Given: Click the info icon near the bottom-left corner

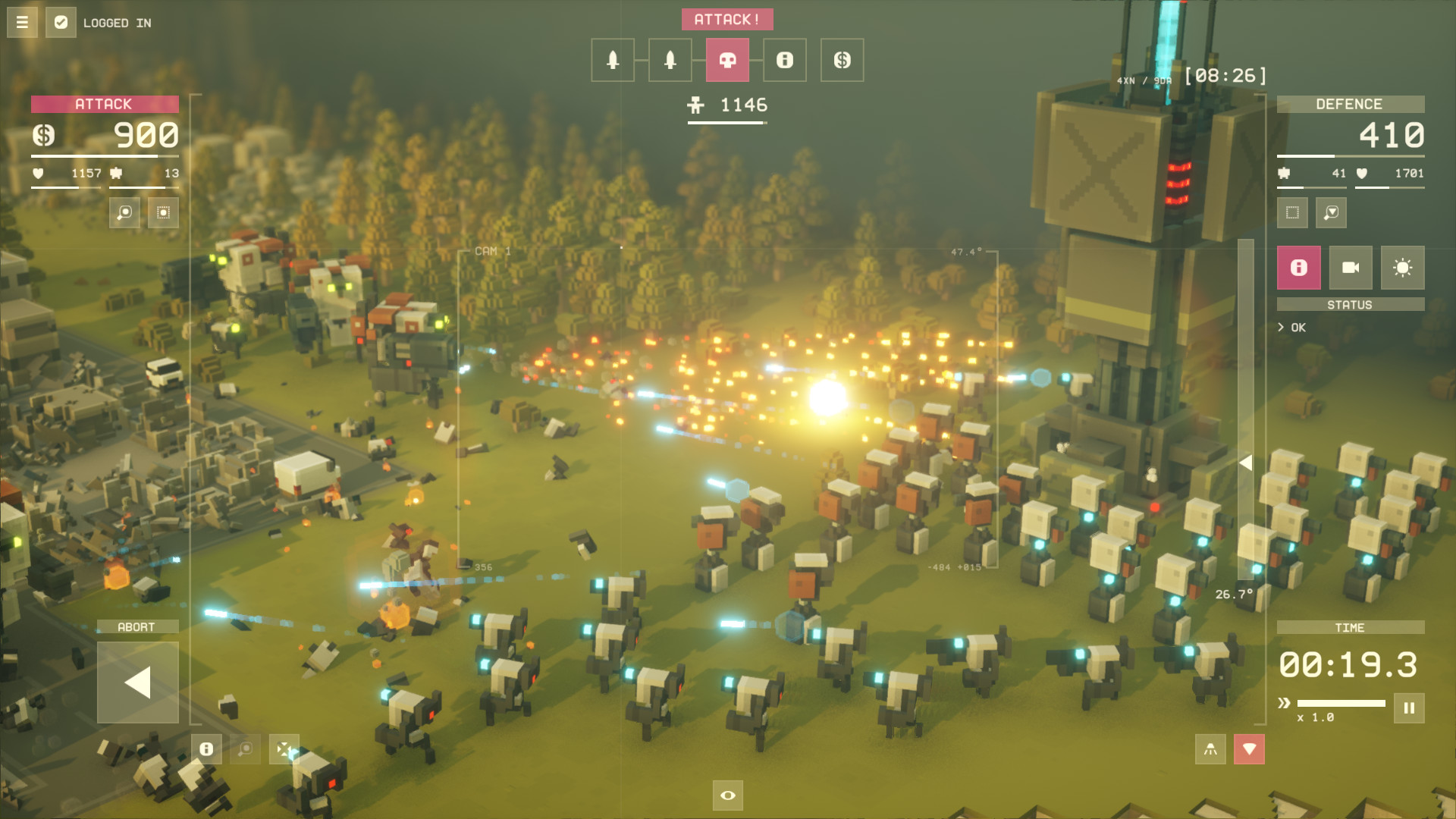Looking at the screenshot, I should point(206,748).
